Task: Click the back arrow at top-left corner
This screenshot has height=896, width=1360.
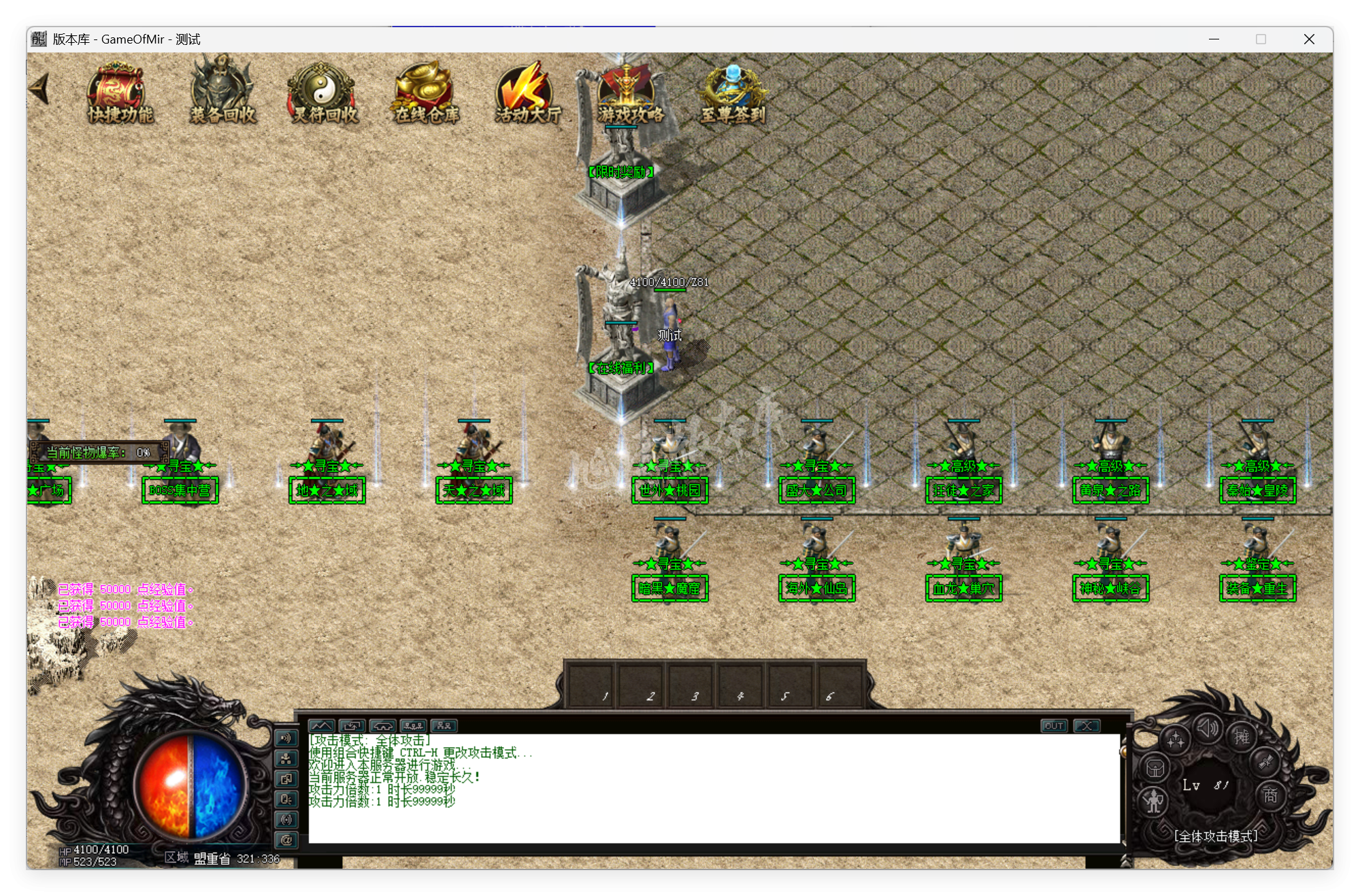Action: click(39, 87)
